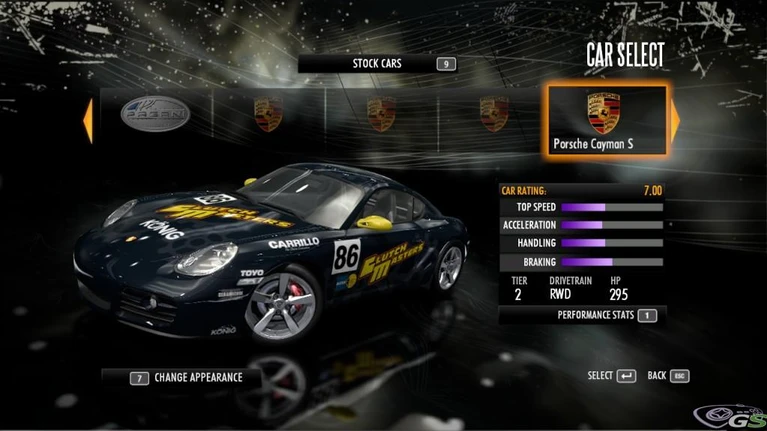Select the Porsche Cayman S tile
Screen dimensions: 767x431
606,120
